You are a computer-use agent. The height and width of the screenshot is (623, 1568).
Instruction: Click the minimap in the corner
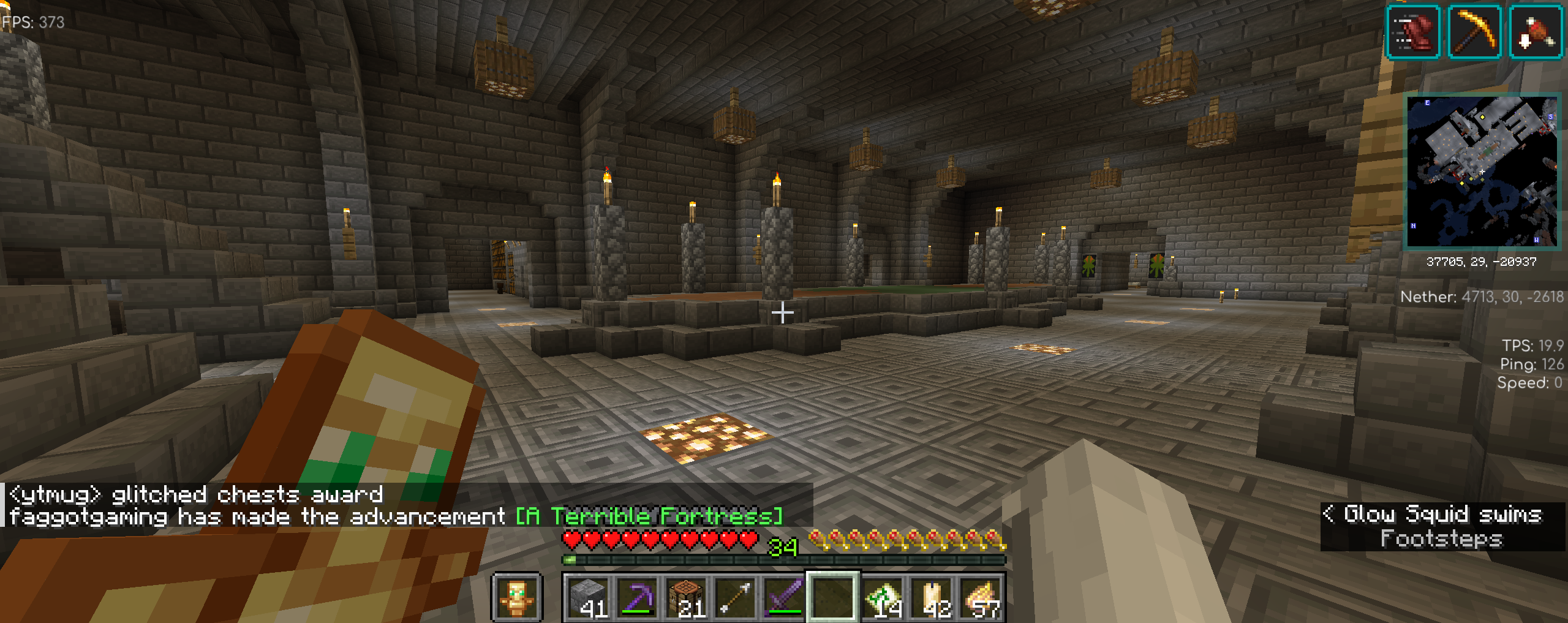1481,172
